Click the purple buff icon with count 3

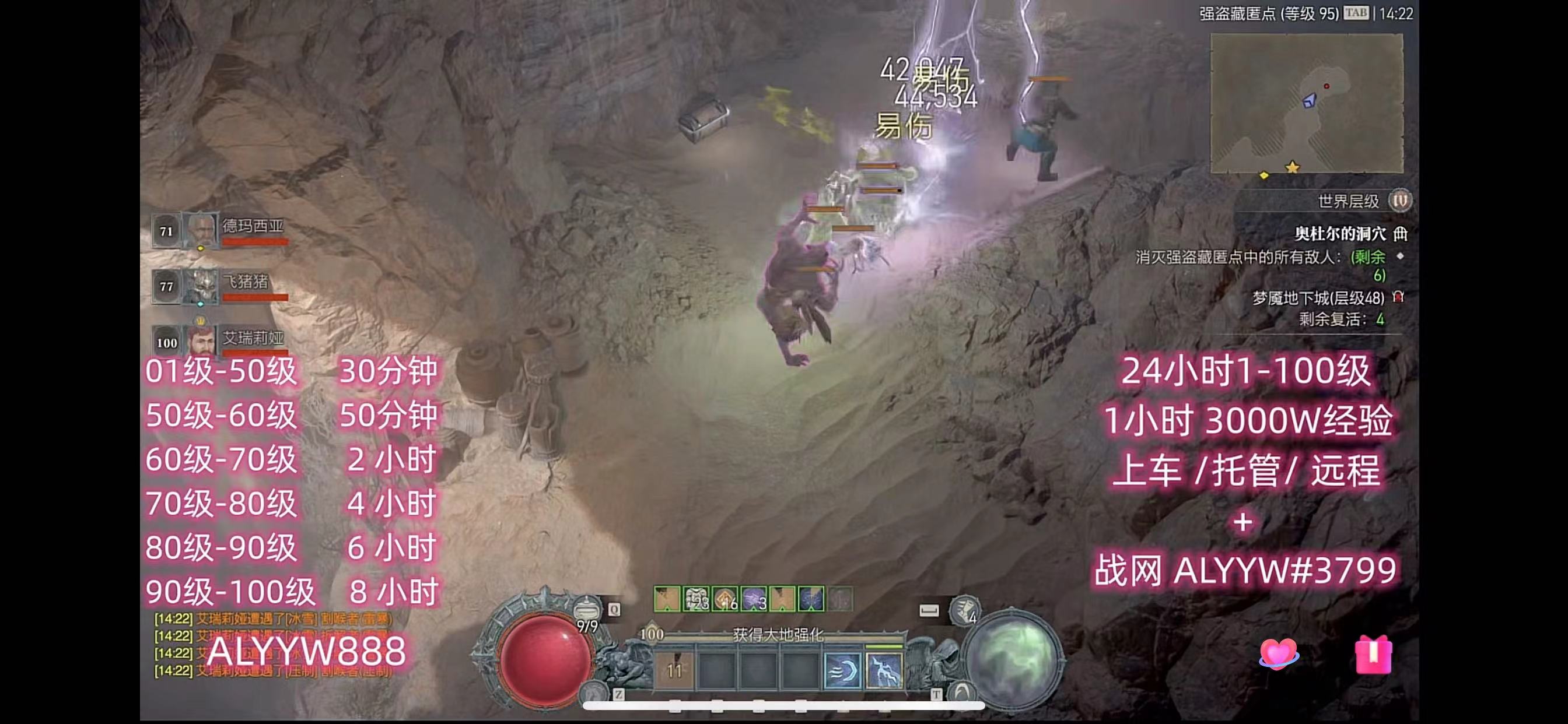click(754, 599)
